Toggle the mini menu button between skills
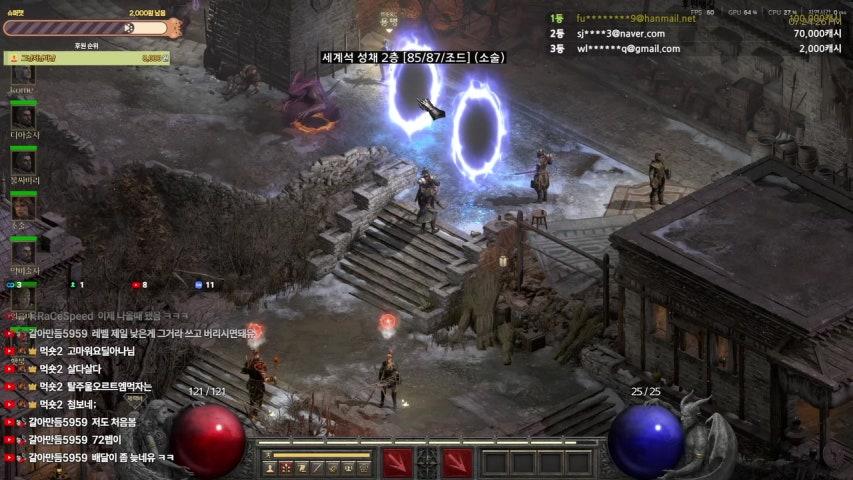This screenshot has width=853, height=480. tap(427, 462)
